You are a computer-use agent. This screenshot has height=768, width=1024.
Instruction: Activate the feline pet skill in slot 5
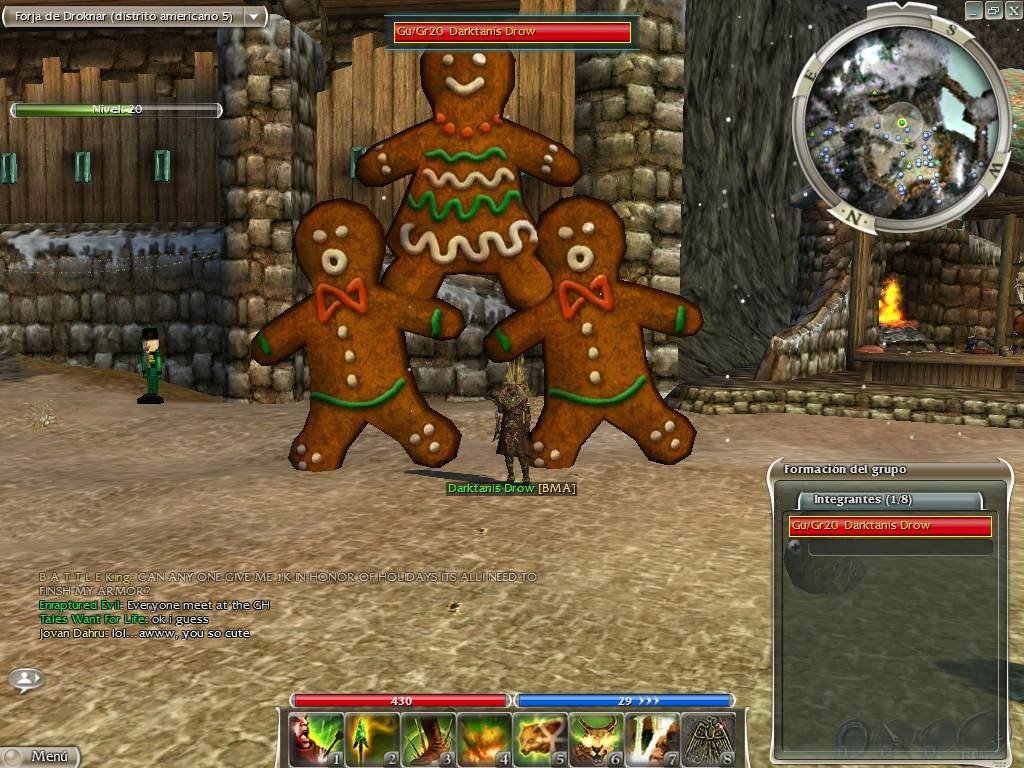pyautogui.click(x=540, y=739)
